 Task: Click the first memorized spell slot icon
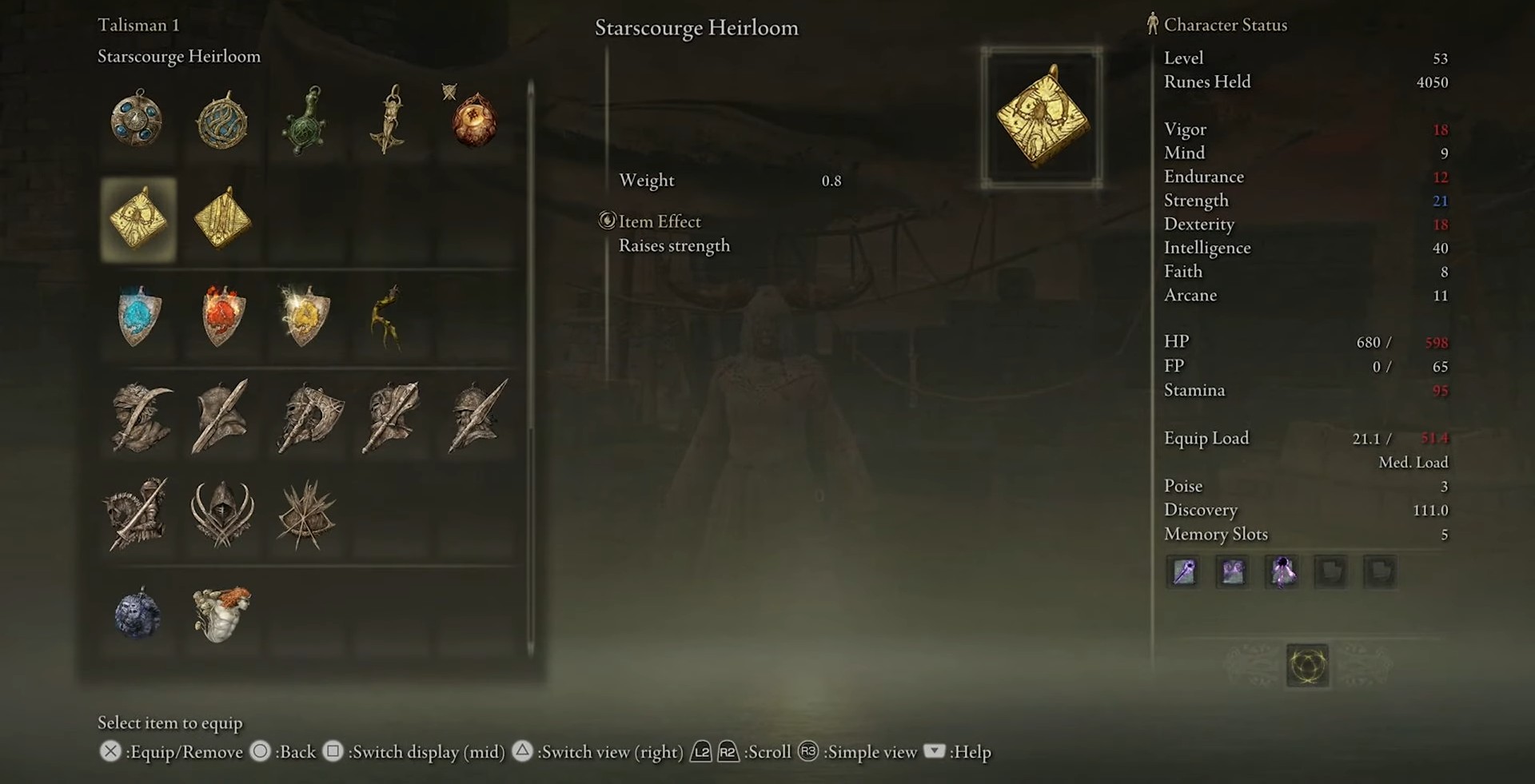pos(1183,571)
